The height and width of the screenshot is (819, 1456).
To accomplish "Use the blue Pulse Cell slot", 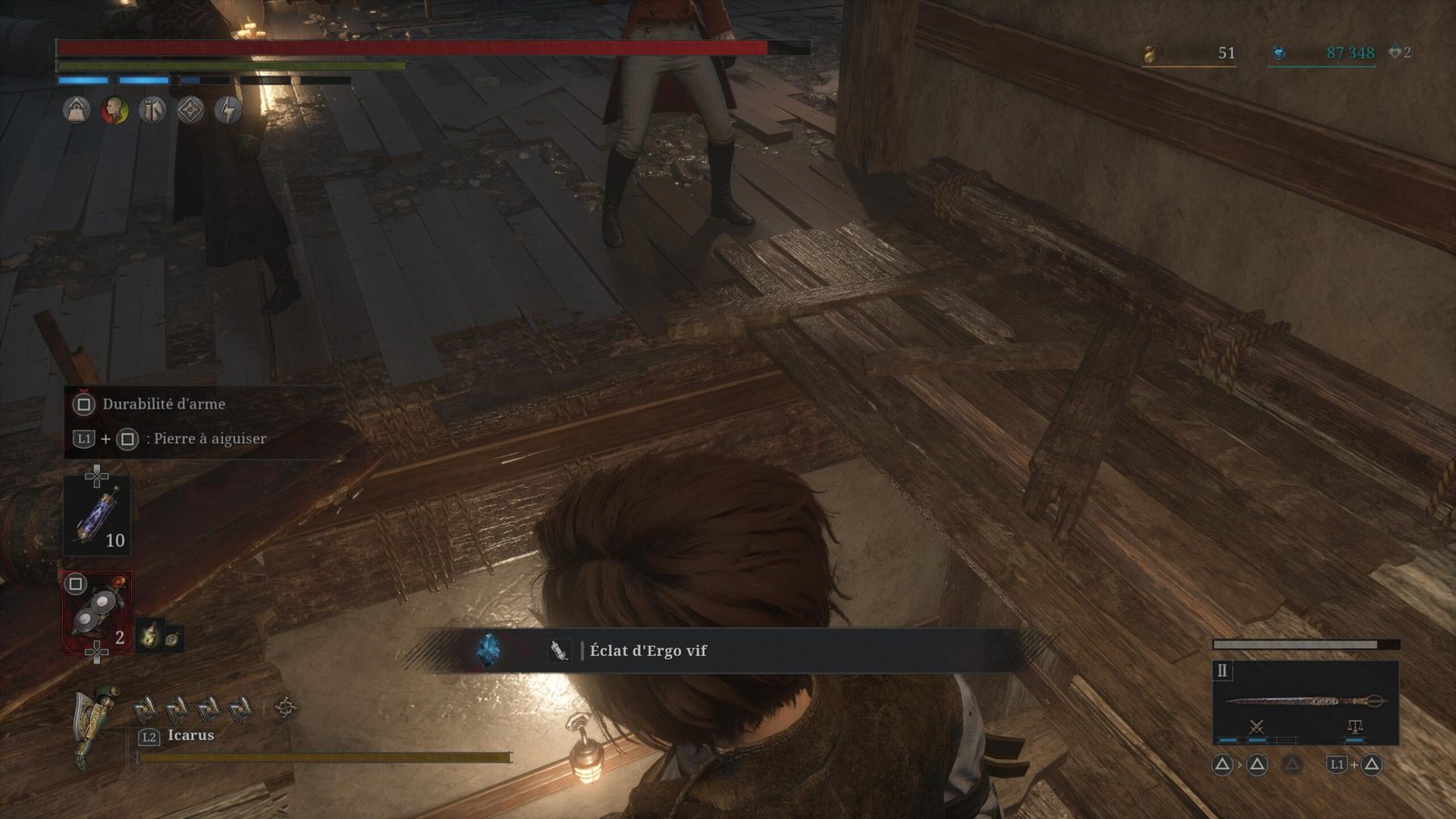I will [96, 515].
